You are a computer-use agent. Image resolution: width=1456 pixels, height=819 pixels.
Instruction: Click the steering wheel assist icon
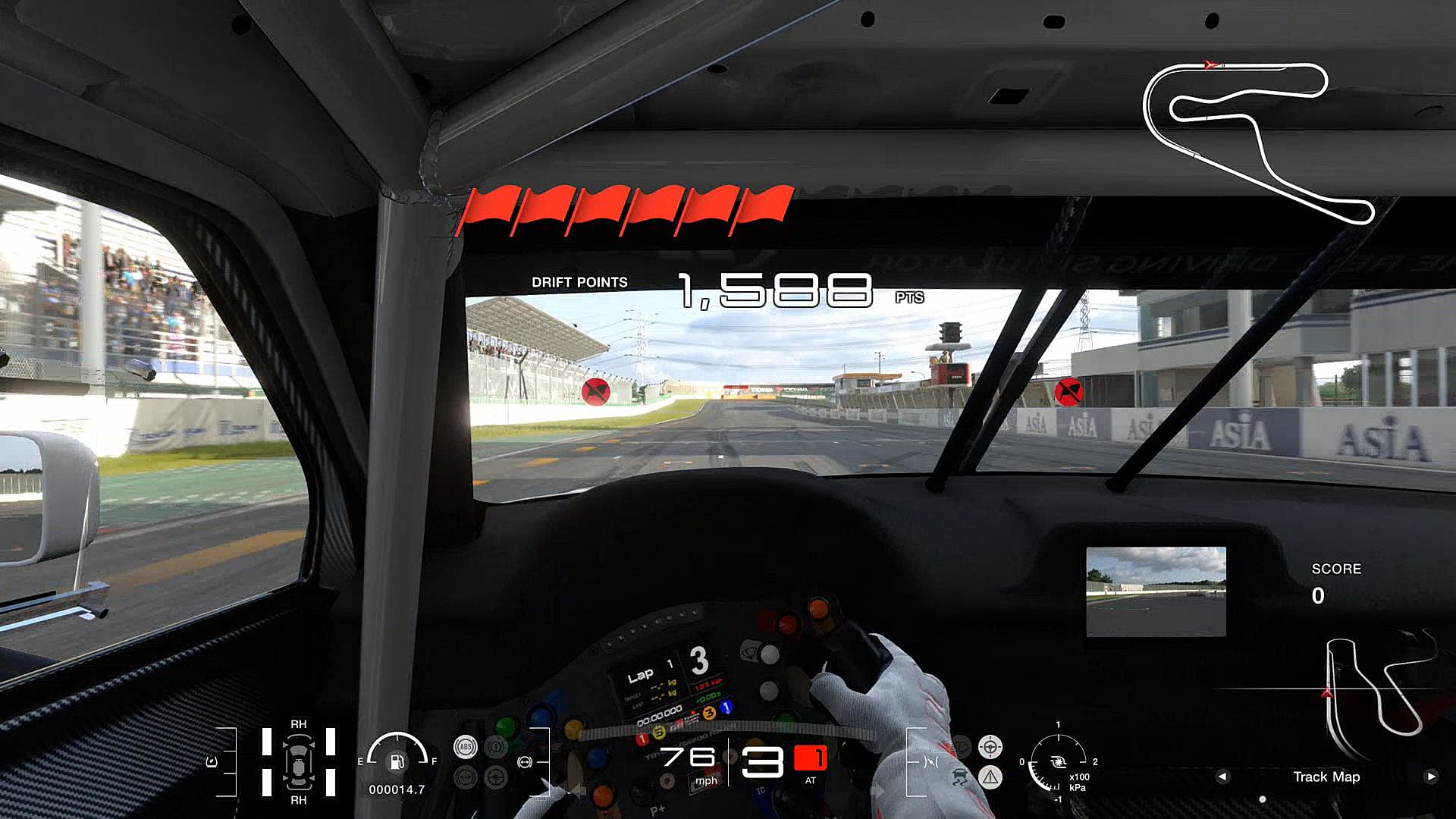click(x=990, y=746)
